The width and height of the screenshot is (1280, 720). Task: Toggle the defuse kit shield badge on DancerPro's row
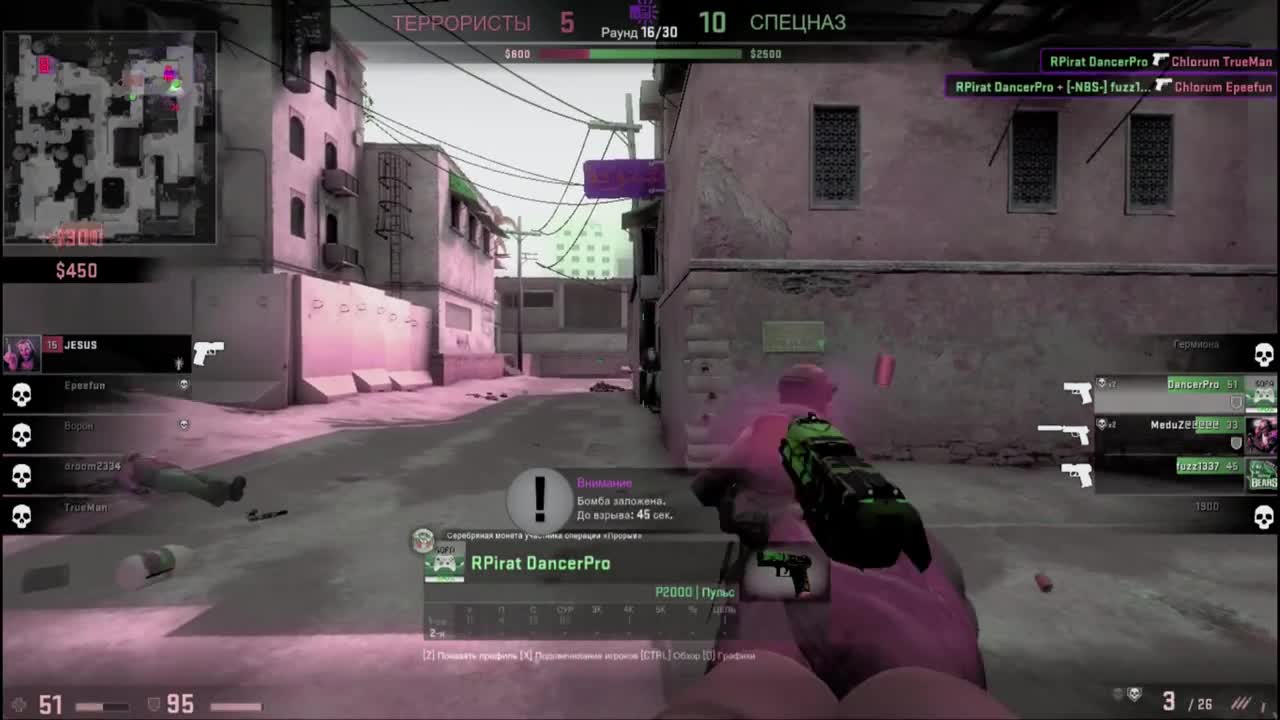[x=1234, y=401]
